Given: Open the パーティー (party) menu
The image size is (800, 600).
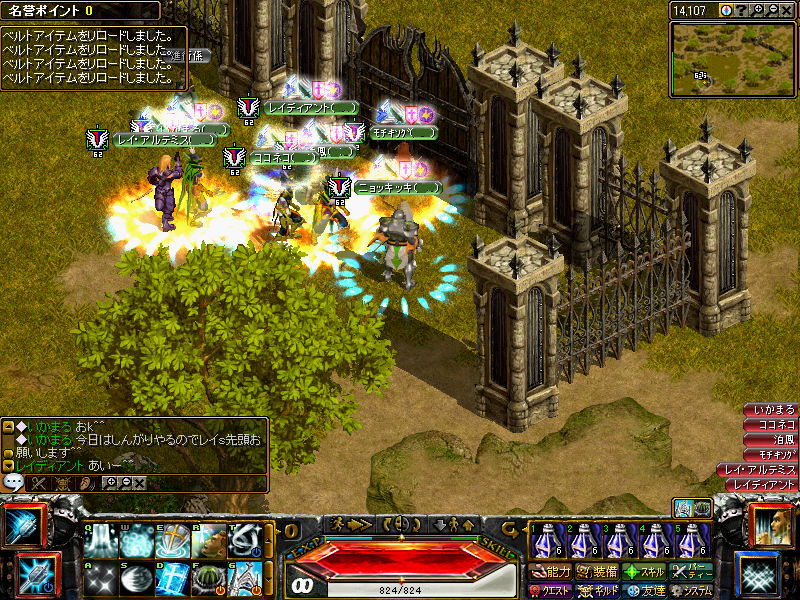Looking at the screenshot, I should tap(691, 572).
